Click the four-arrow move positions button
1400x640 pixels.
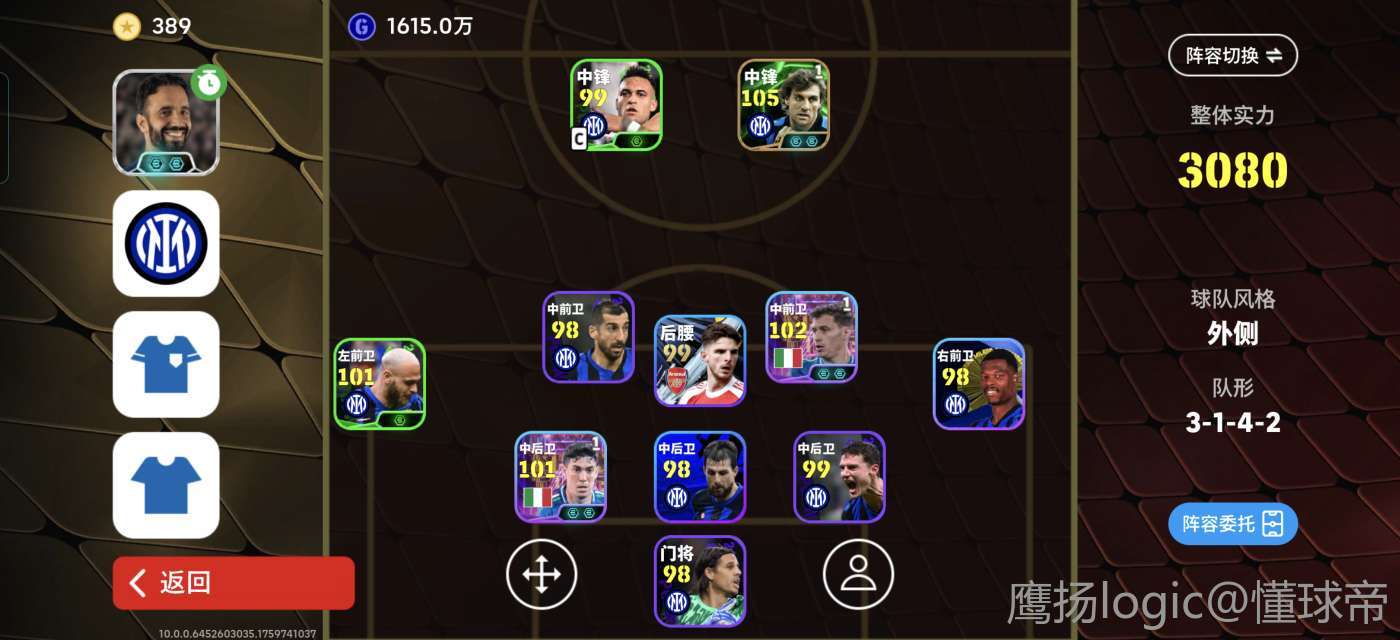click(541, 574)
